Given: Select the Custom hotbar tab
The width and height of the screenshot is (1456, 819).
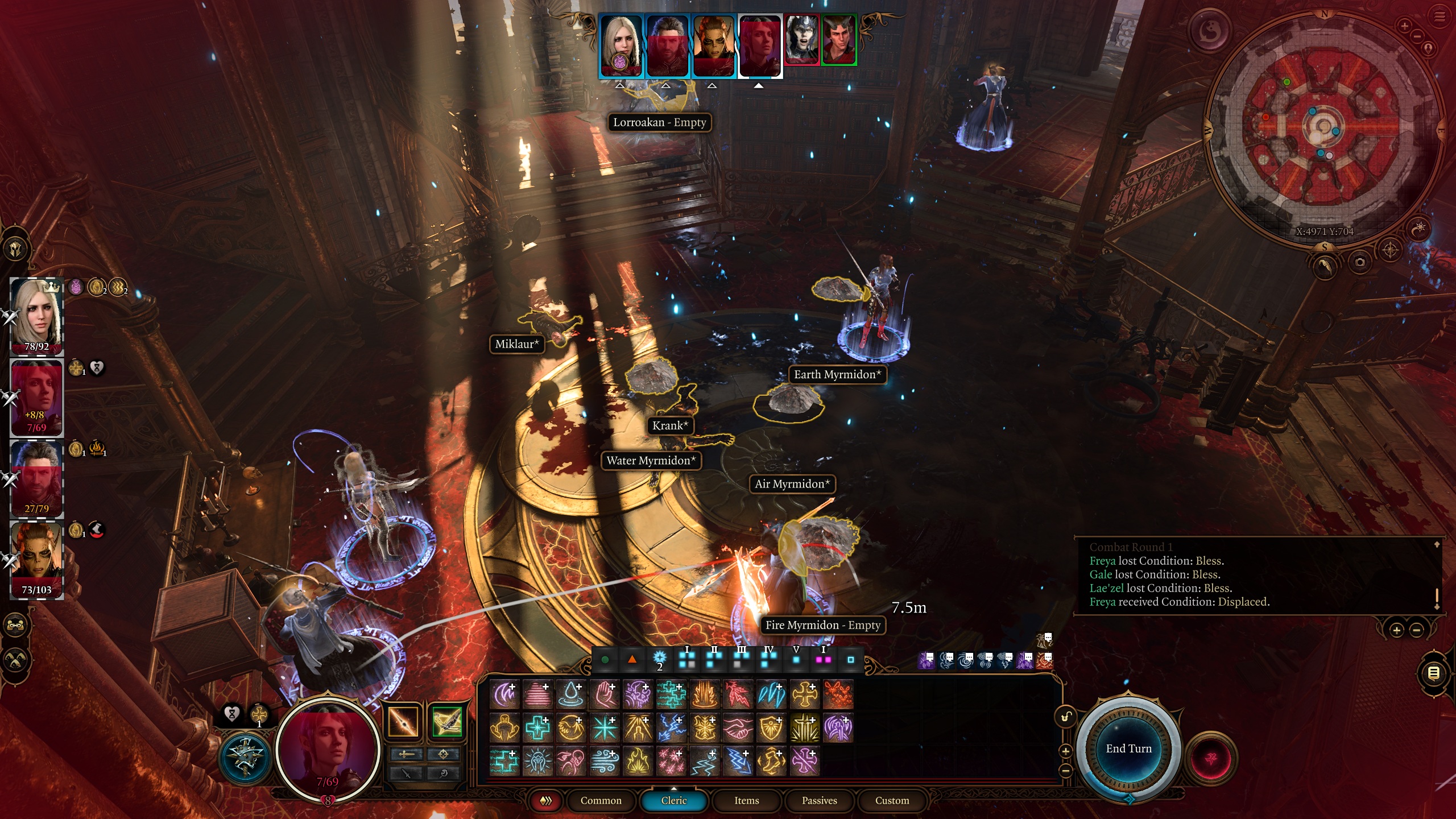Looking at the screenshot, I should point(892,800).
